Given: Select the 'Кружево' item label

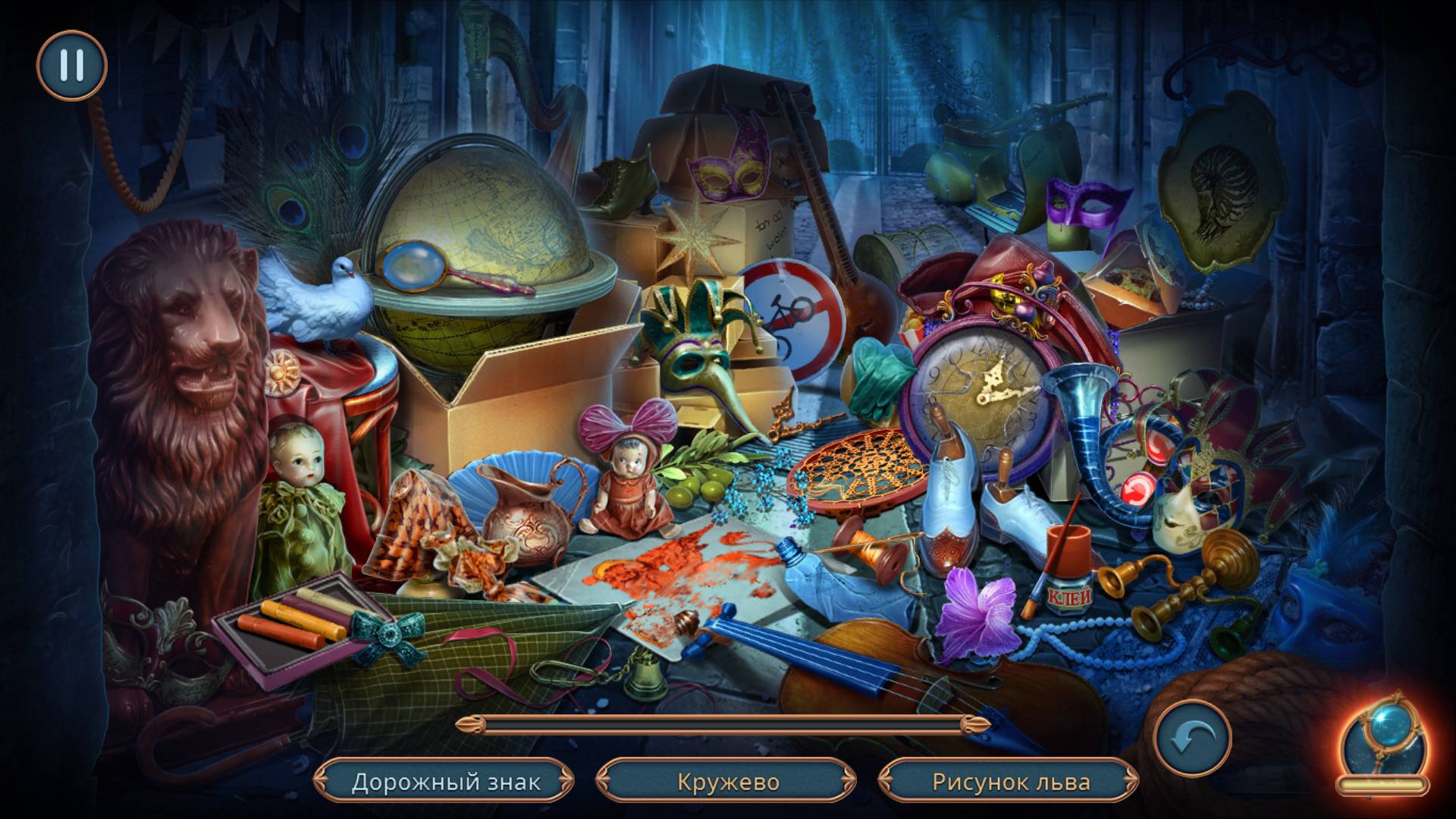Looking at the screenshot, I should (728, 782).
